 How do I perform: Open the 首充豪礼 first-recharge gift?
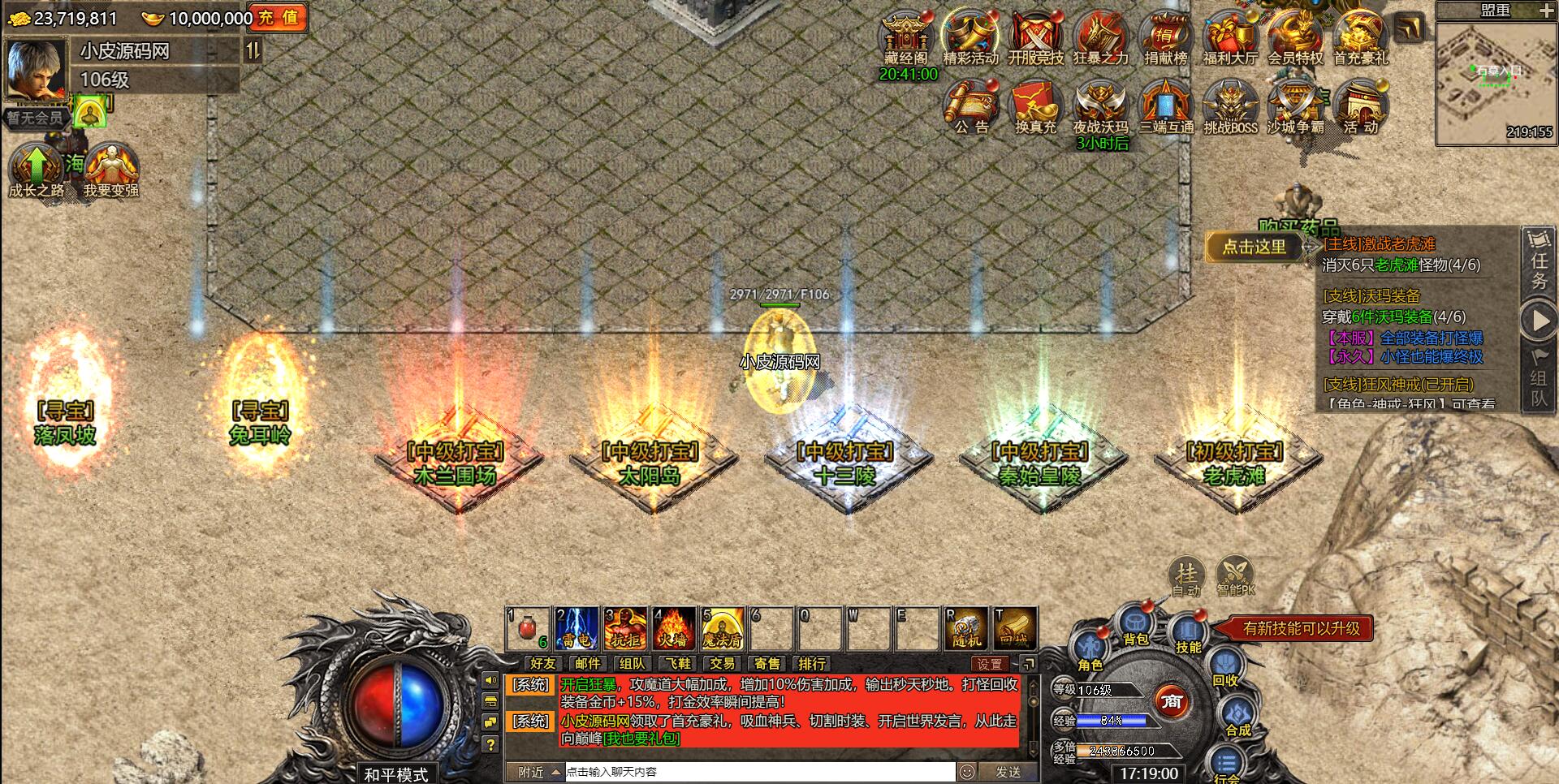click(1360, 38)
